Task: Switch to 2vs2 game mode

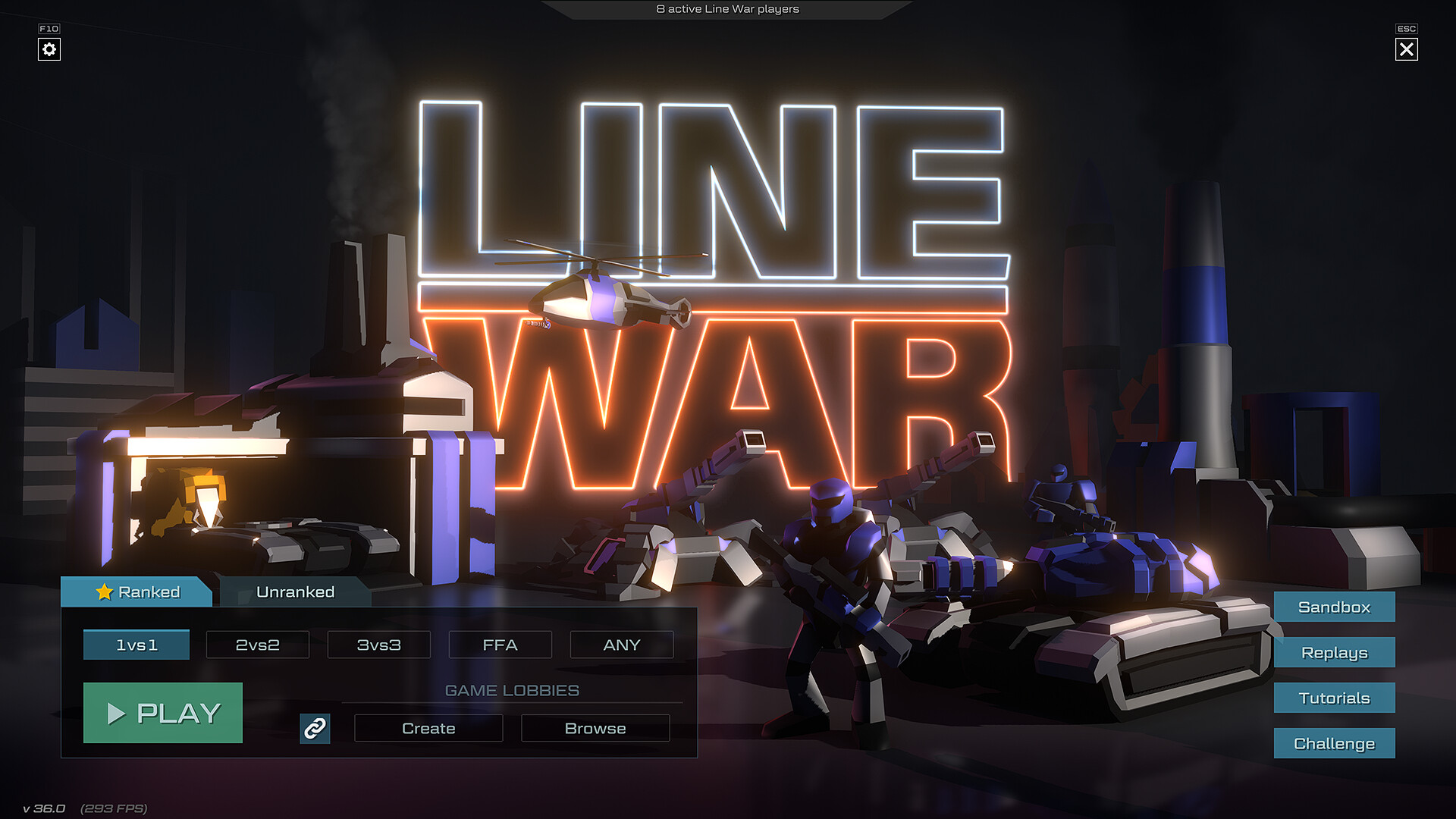Action: tap(257, 645)
